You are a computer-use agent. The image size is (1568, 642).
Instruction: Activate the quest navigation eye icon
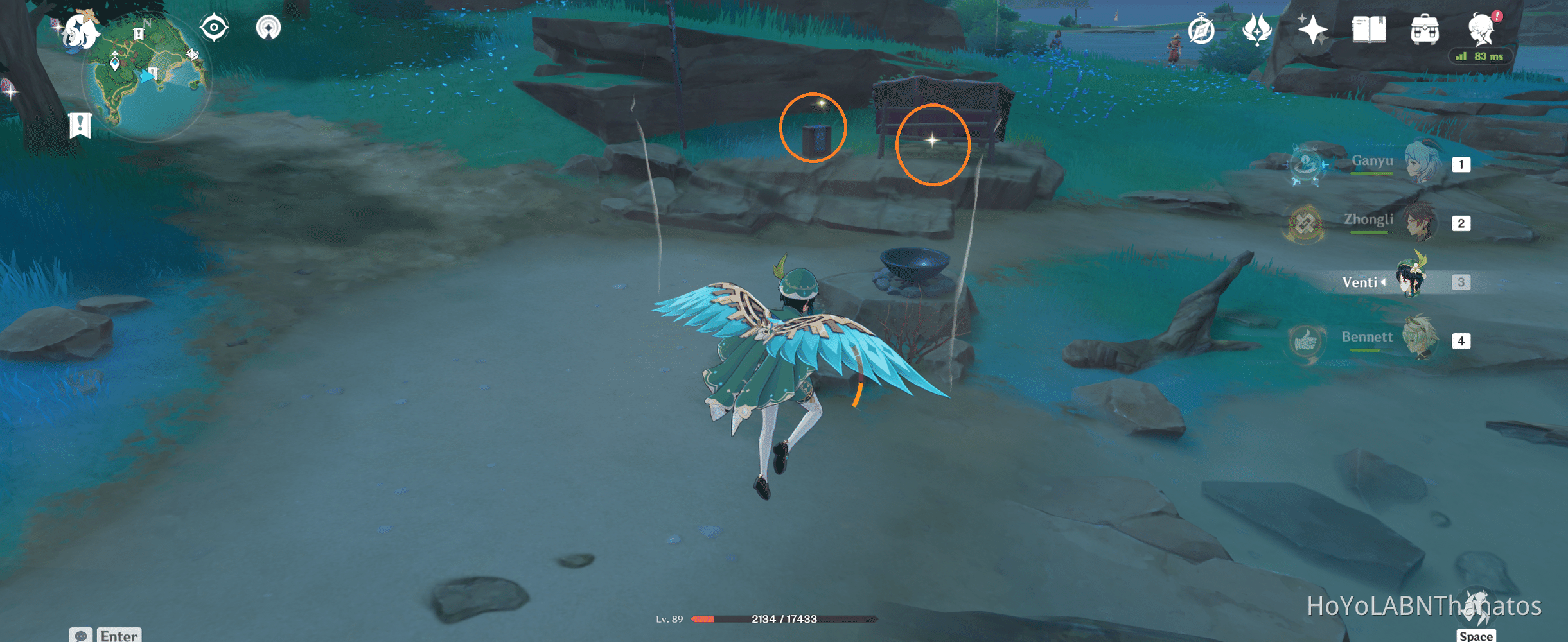213,27
